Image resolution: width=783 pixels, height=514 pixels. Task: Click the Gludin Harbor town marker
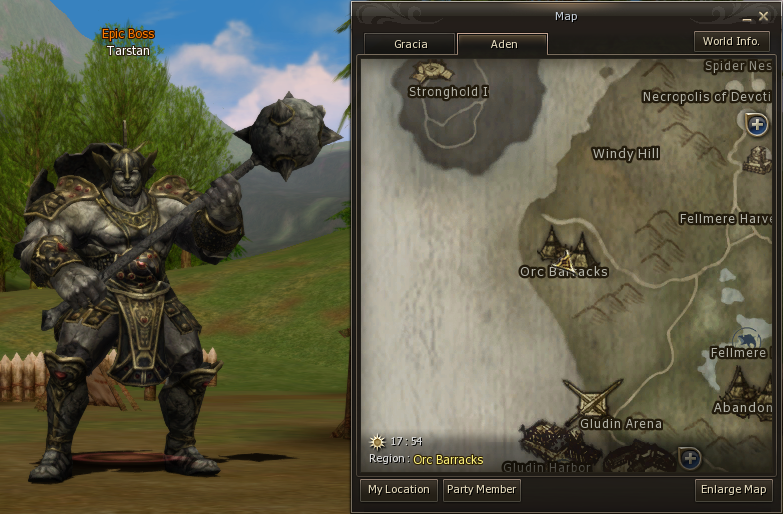547,442
